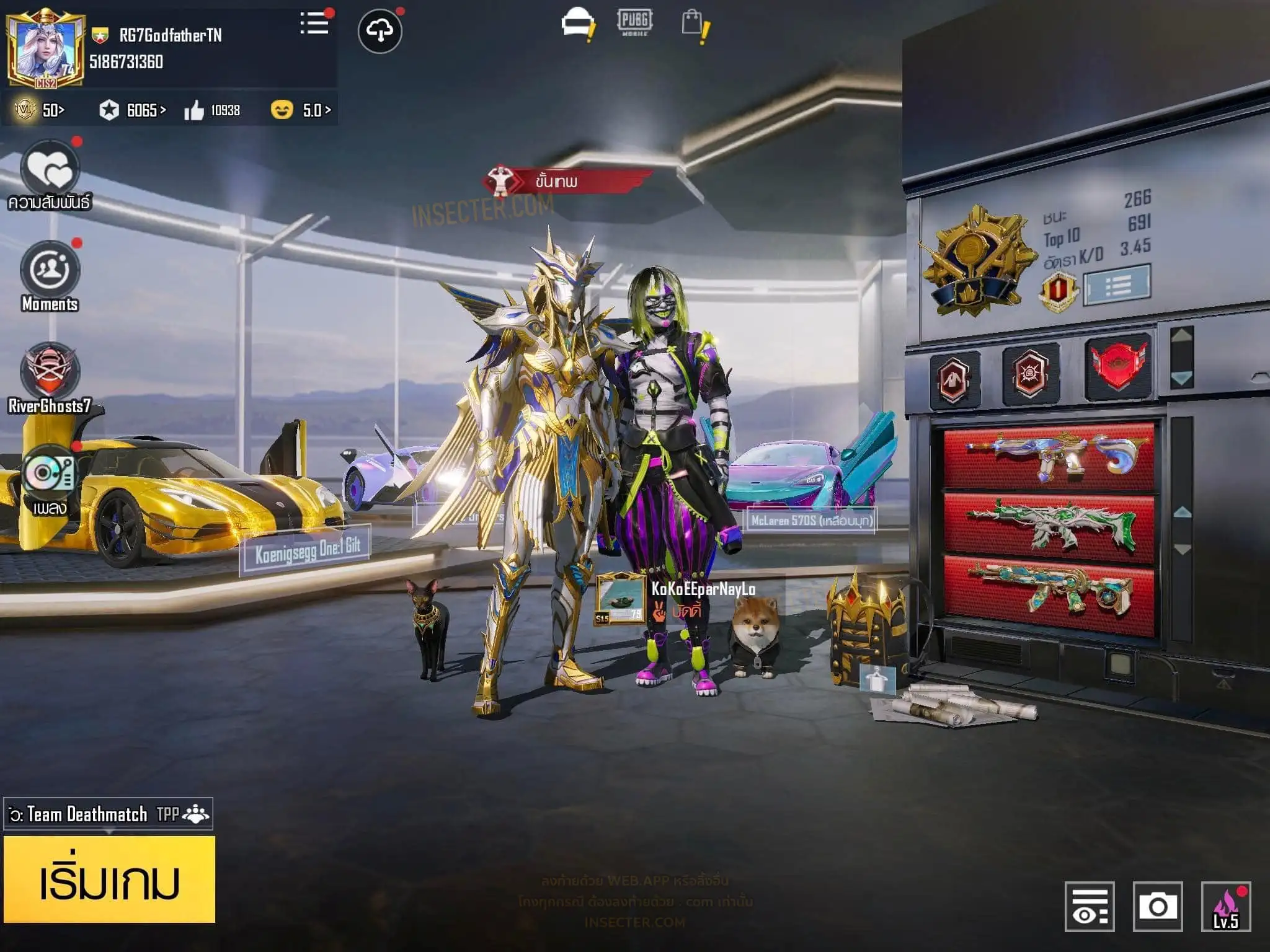Image resolution: width=1270 pixels, height=952 pixels.
Task: Open the 5.0 smiley rating details
Action: click(x=301, y=110)
